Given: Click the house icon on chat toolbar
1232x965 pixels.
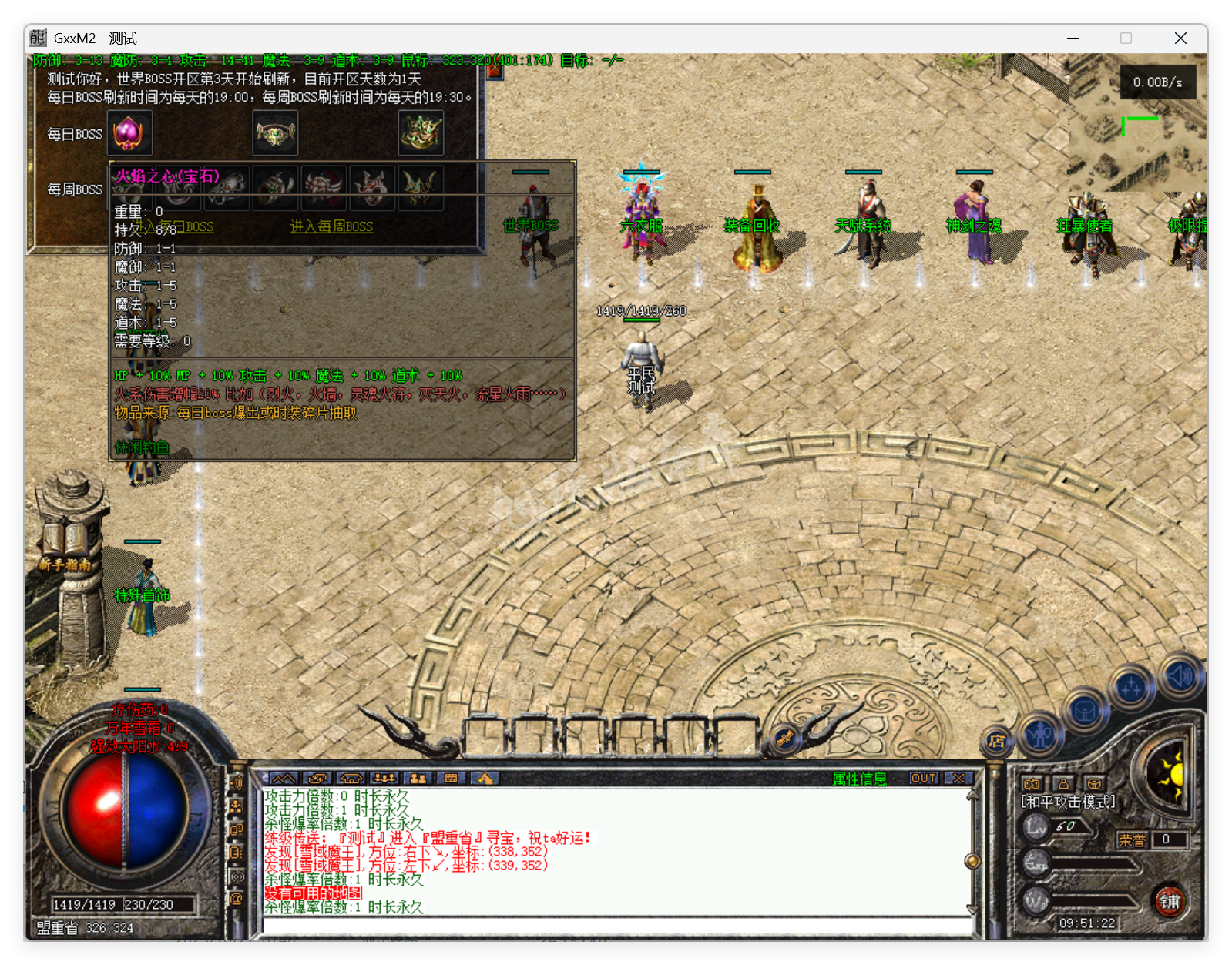Looking at the screenshot, I should pyautogui.click(x=351, y=779).
